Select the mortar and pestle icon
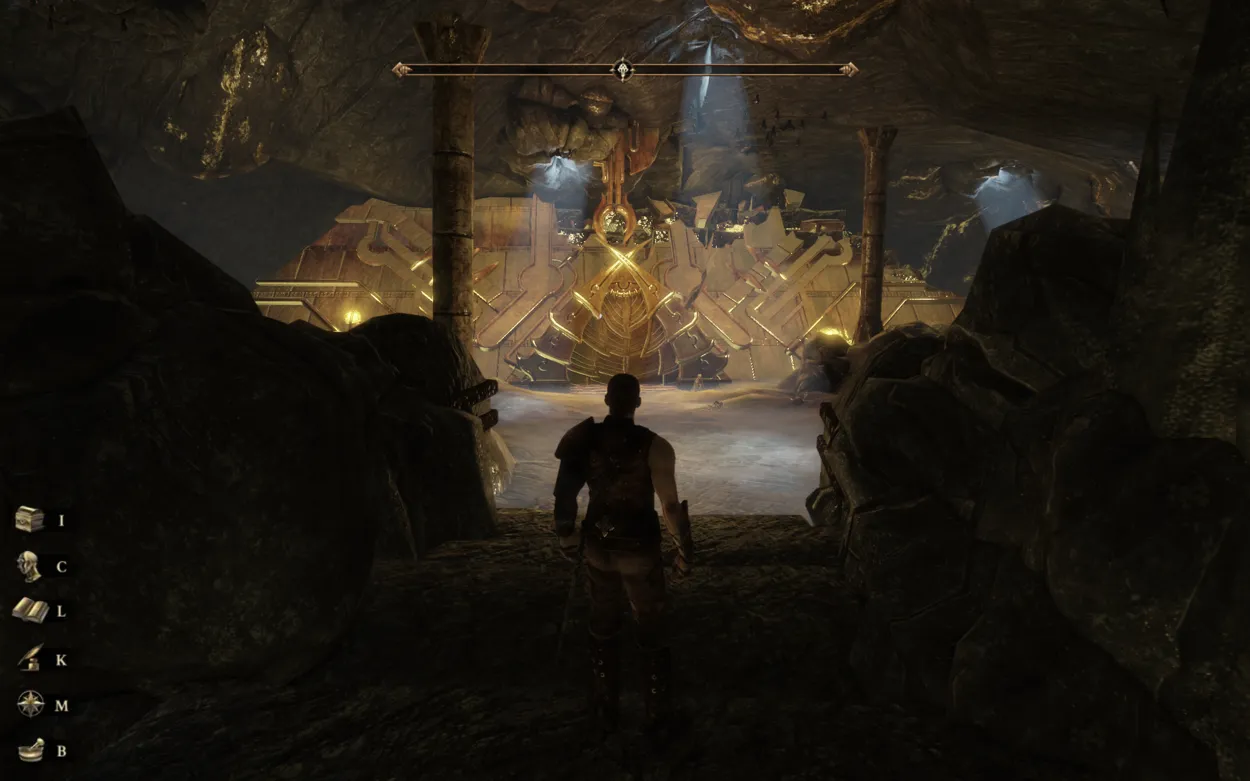Image resolution: width=1250 pixels, height=781 pixels. pos(30,750)
